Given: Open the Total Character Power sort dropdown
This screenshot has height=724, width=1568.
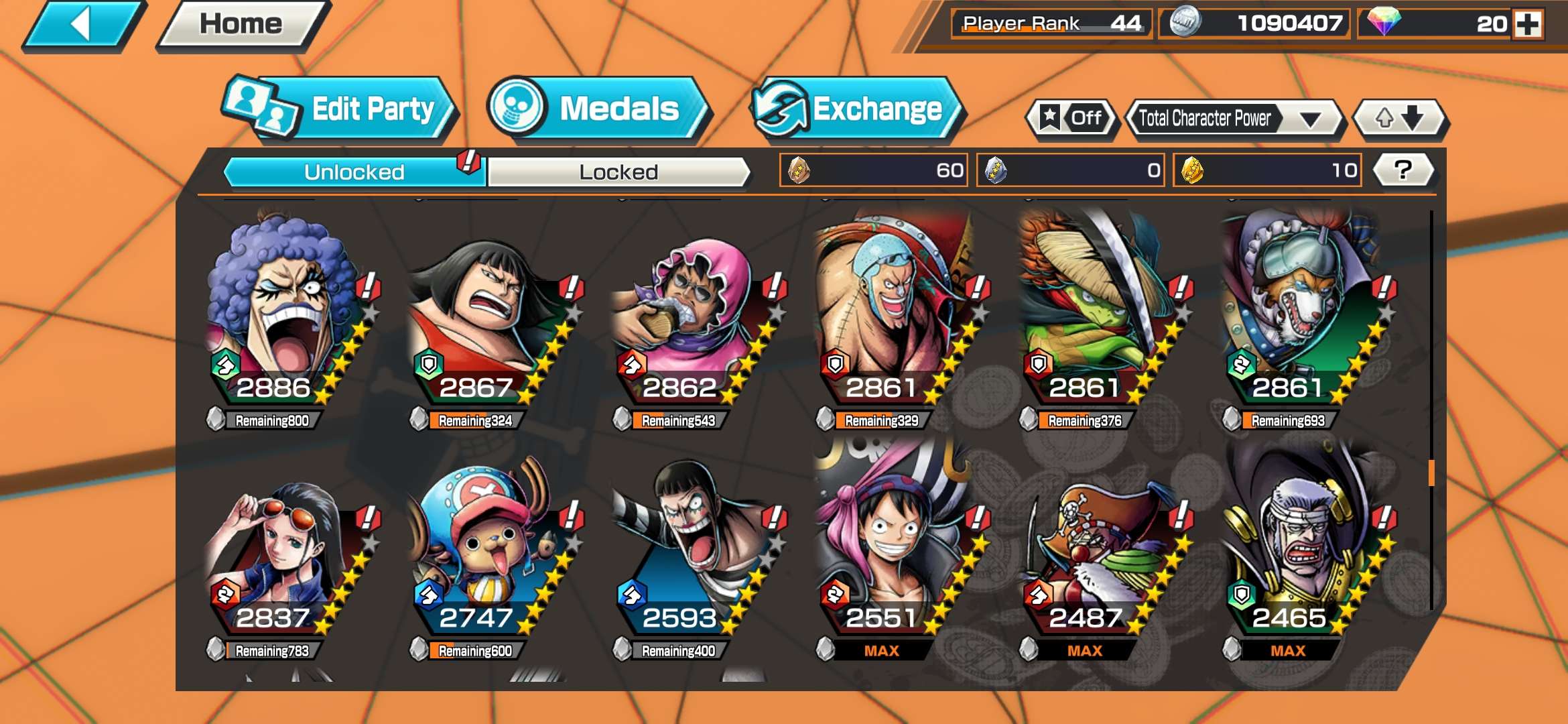Looking at the screenshot, I should pos(1236,117).
